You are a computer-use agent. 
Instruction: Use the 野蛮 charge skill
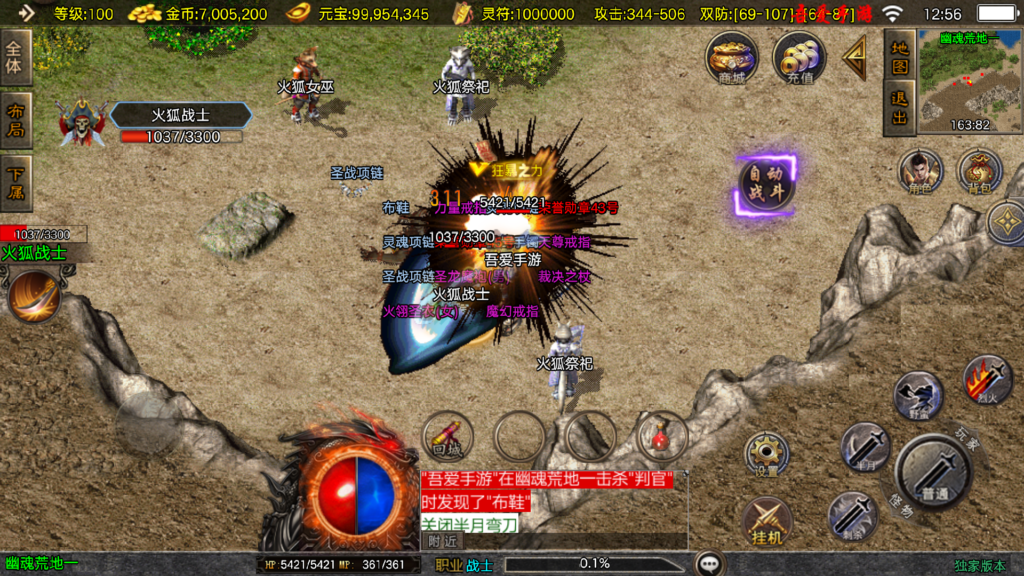point(916,395)
